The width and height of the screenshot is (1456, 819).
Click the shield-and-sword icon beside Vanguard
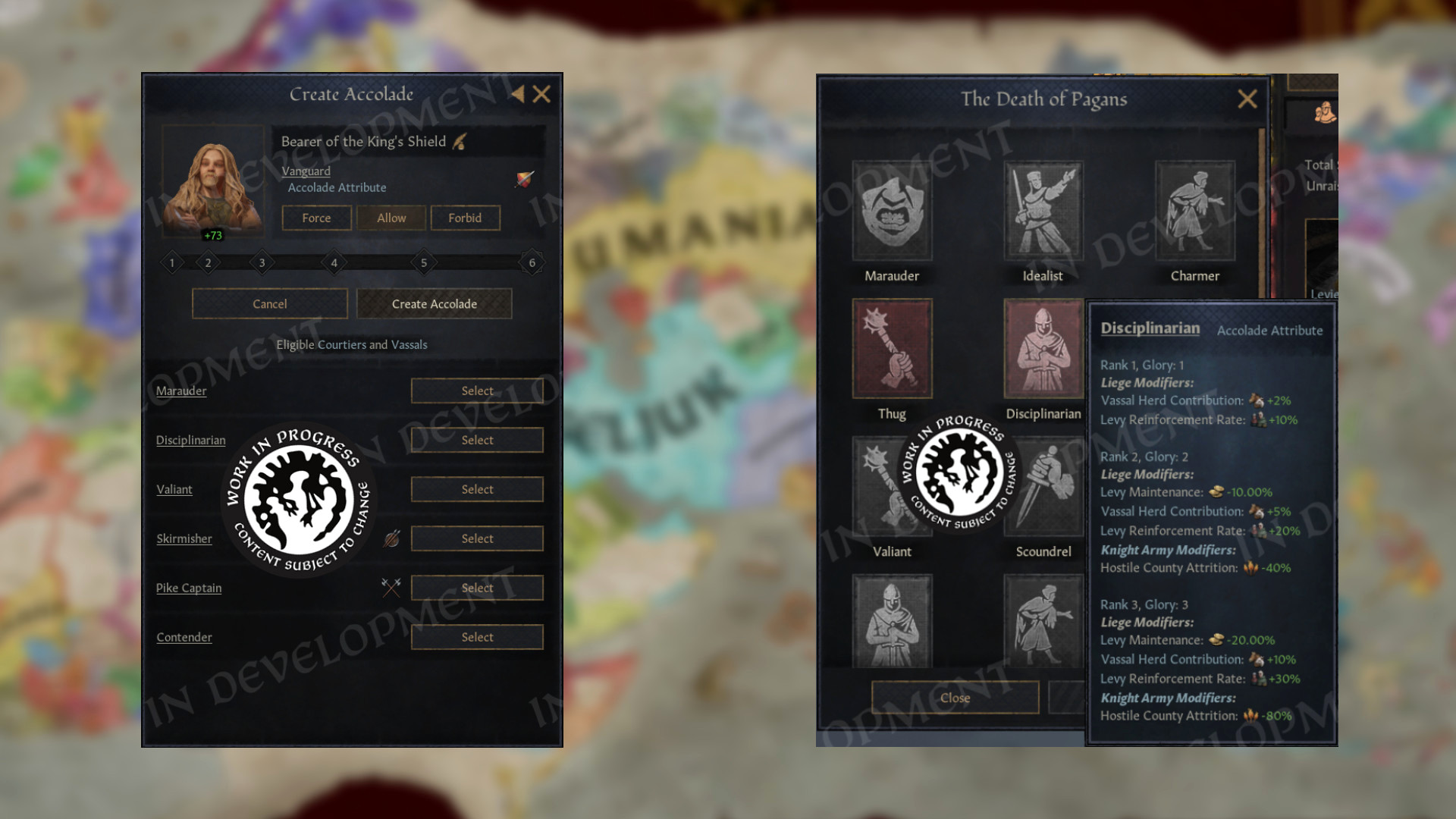[525, 180]
